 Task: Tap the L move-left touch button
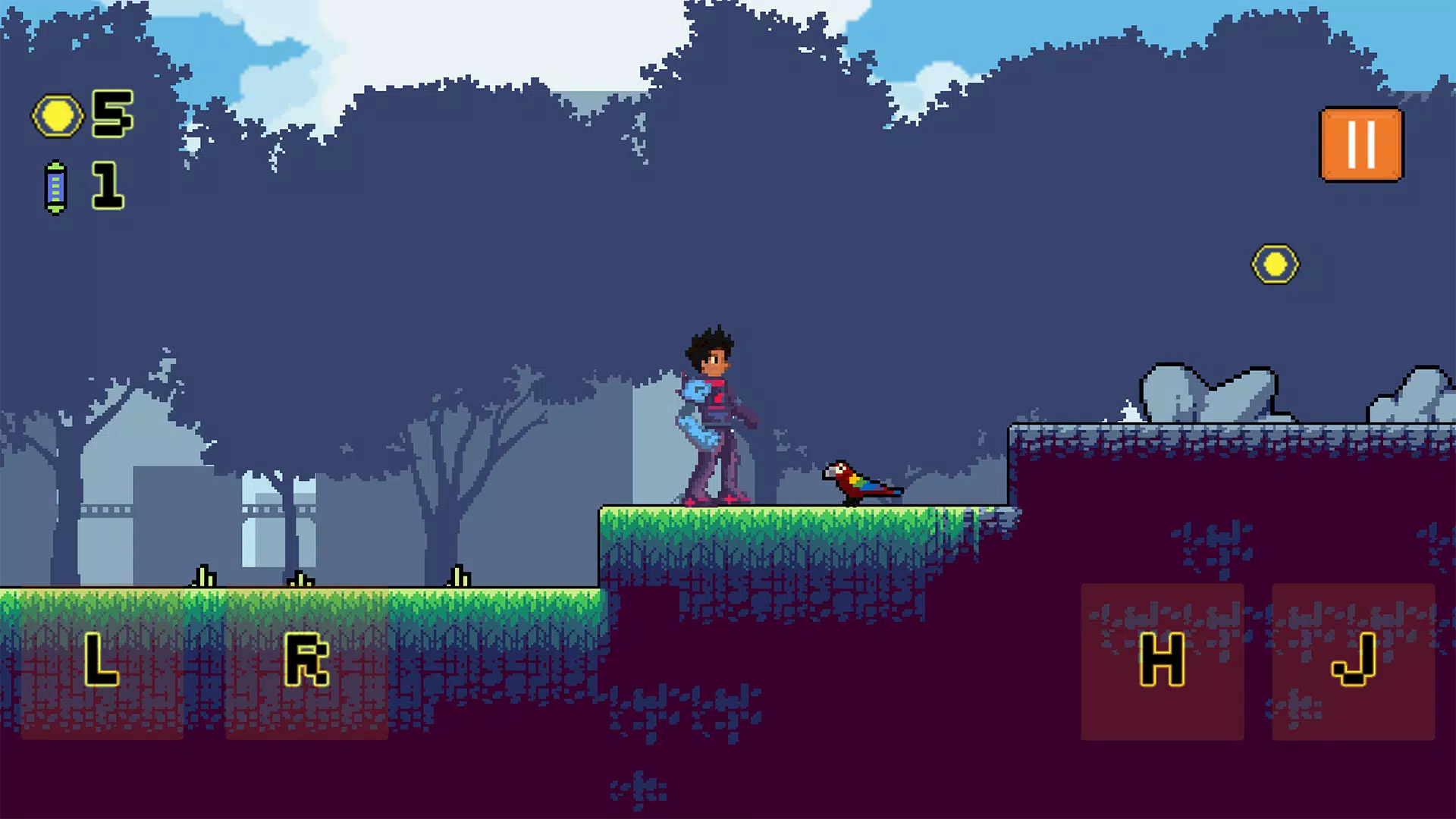coord(102,661)
